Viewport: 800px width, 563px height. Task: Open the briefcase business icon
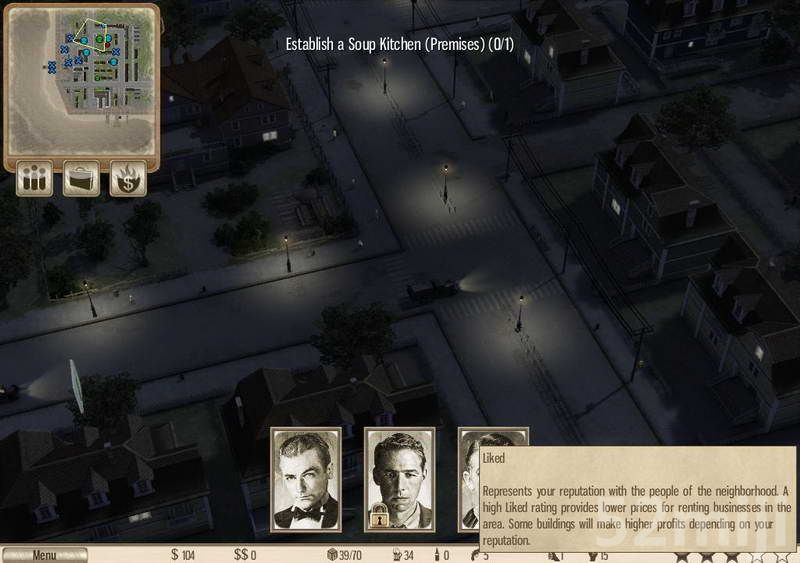click(x=82, y=180)
